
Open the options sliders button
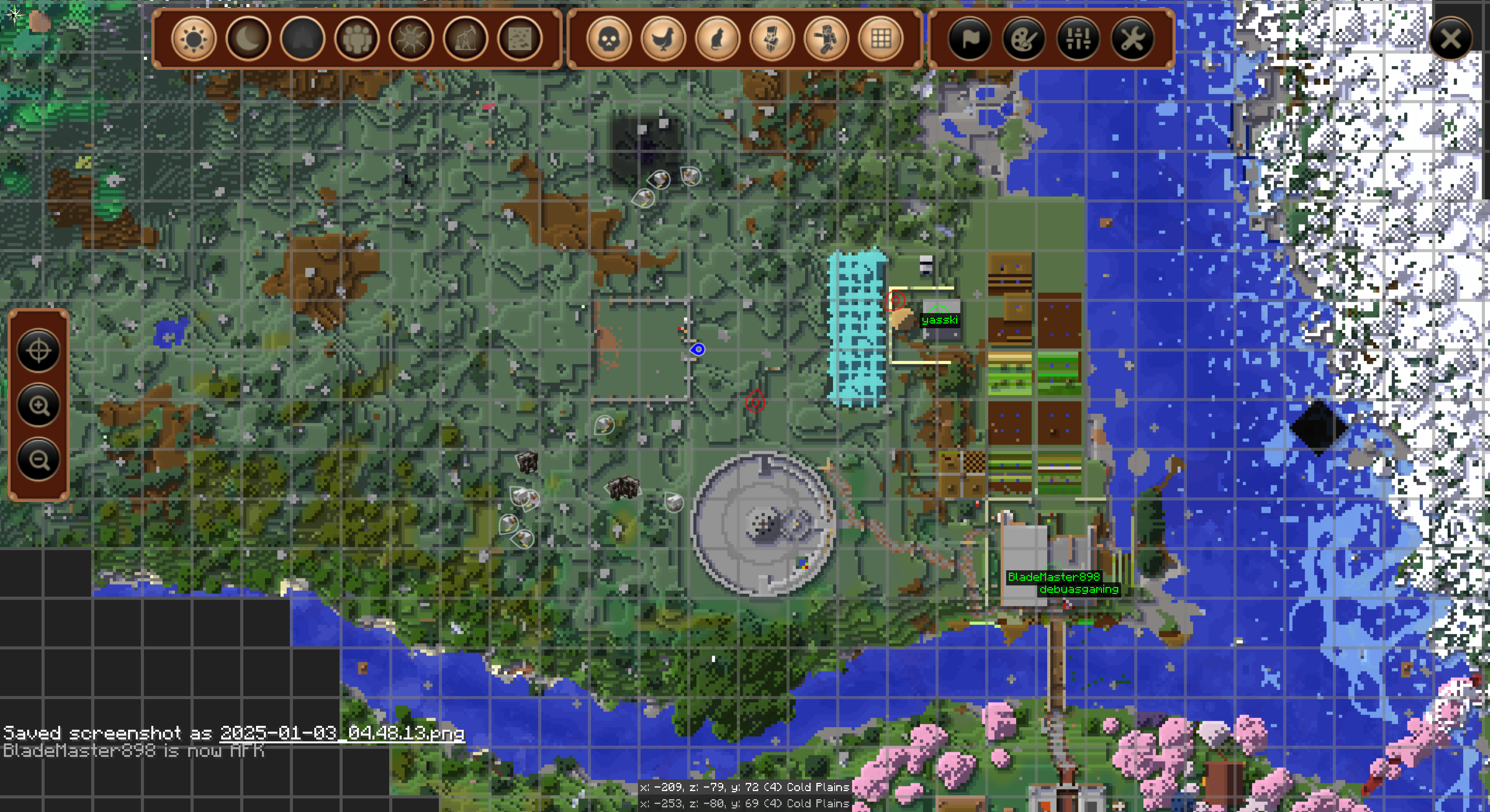pos(1078,39)
